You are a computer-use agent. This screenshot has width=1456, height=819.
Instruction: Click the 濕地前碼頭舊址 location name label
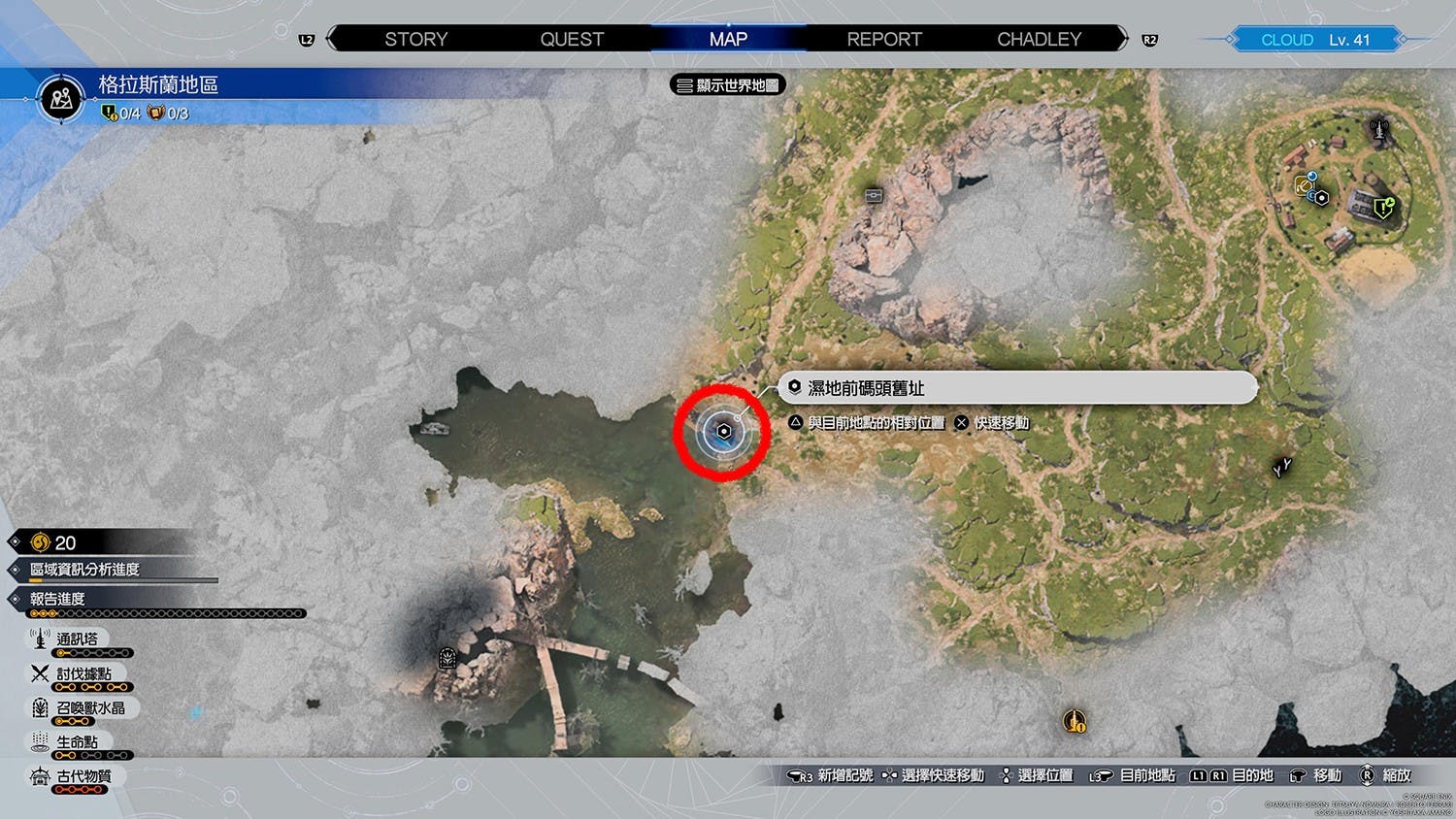(x=866, y=388)
